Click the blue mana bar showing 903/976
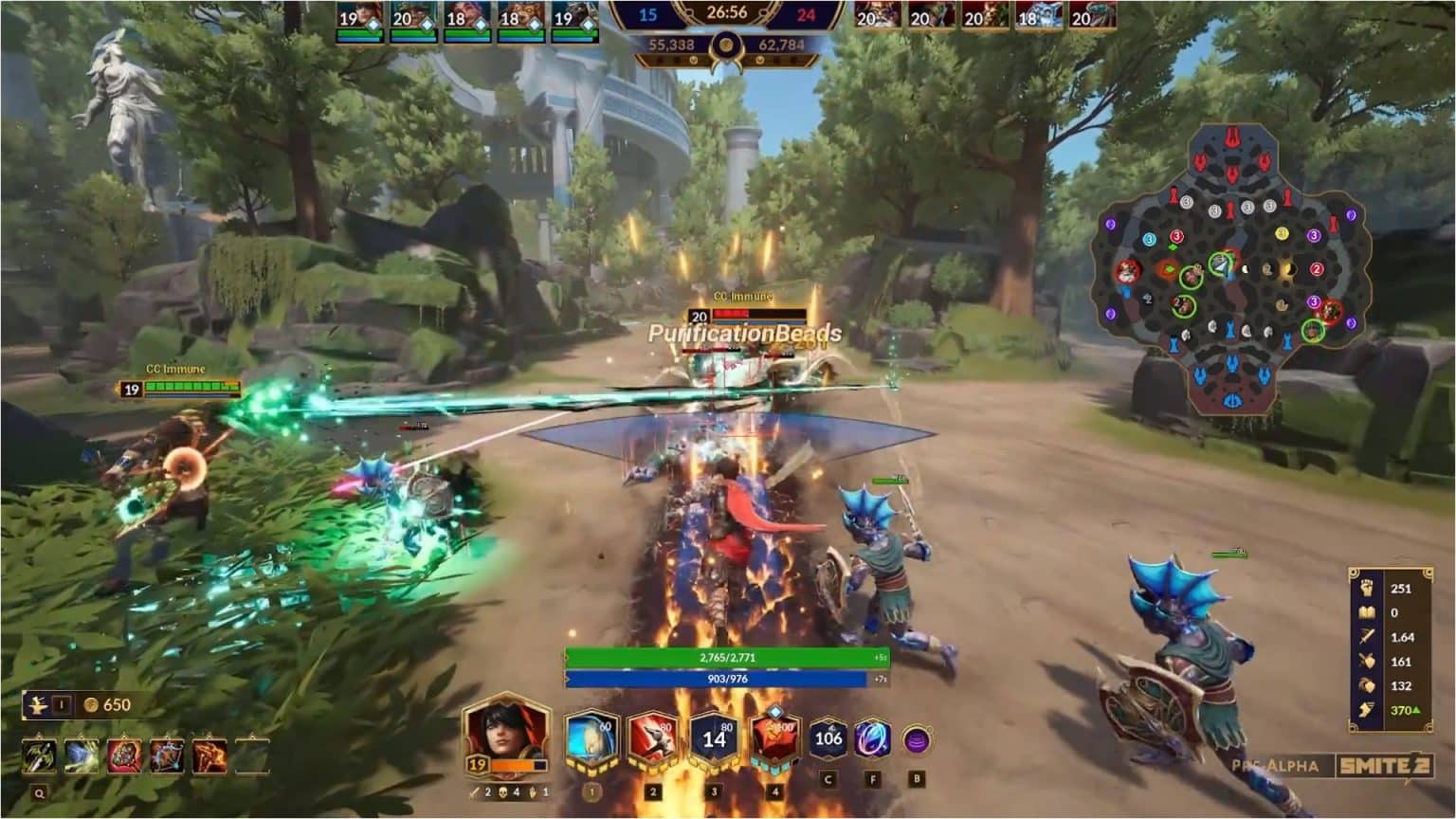Image resolution: width=1456 pixels, height=819 pixels. 730,677
